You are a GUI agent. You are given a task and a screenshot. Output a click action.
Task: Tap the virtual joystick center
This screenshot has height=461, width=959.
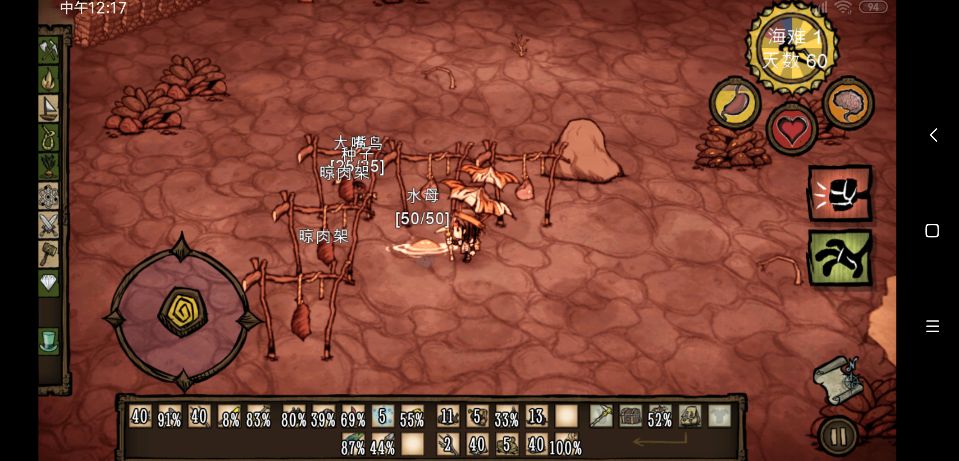182,311
